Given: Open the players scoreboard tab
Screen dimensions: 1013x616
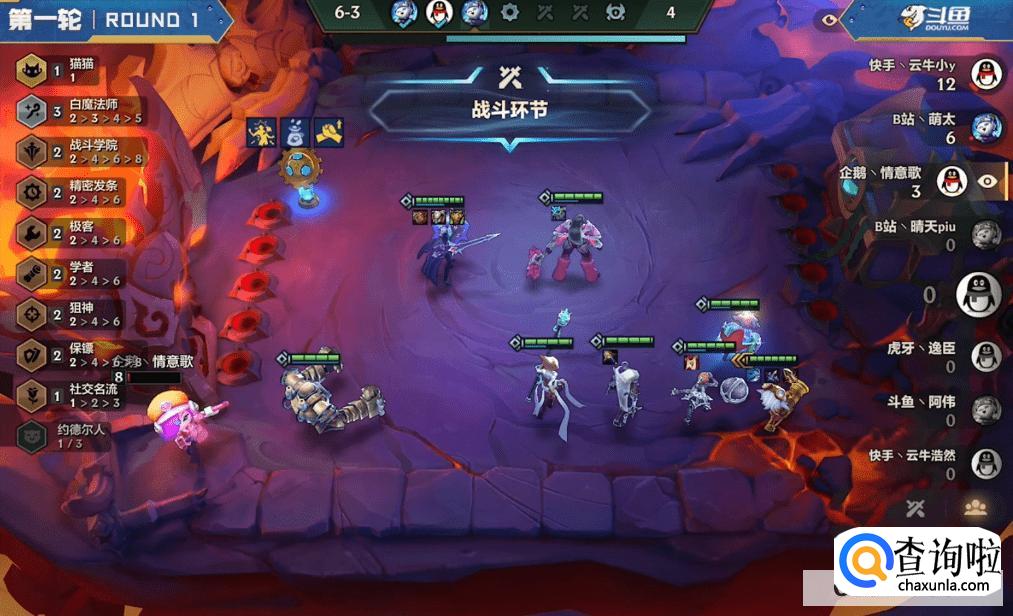Looking at the screenshot, I should point(975,508).
